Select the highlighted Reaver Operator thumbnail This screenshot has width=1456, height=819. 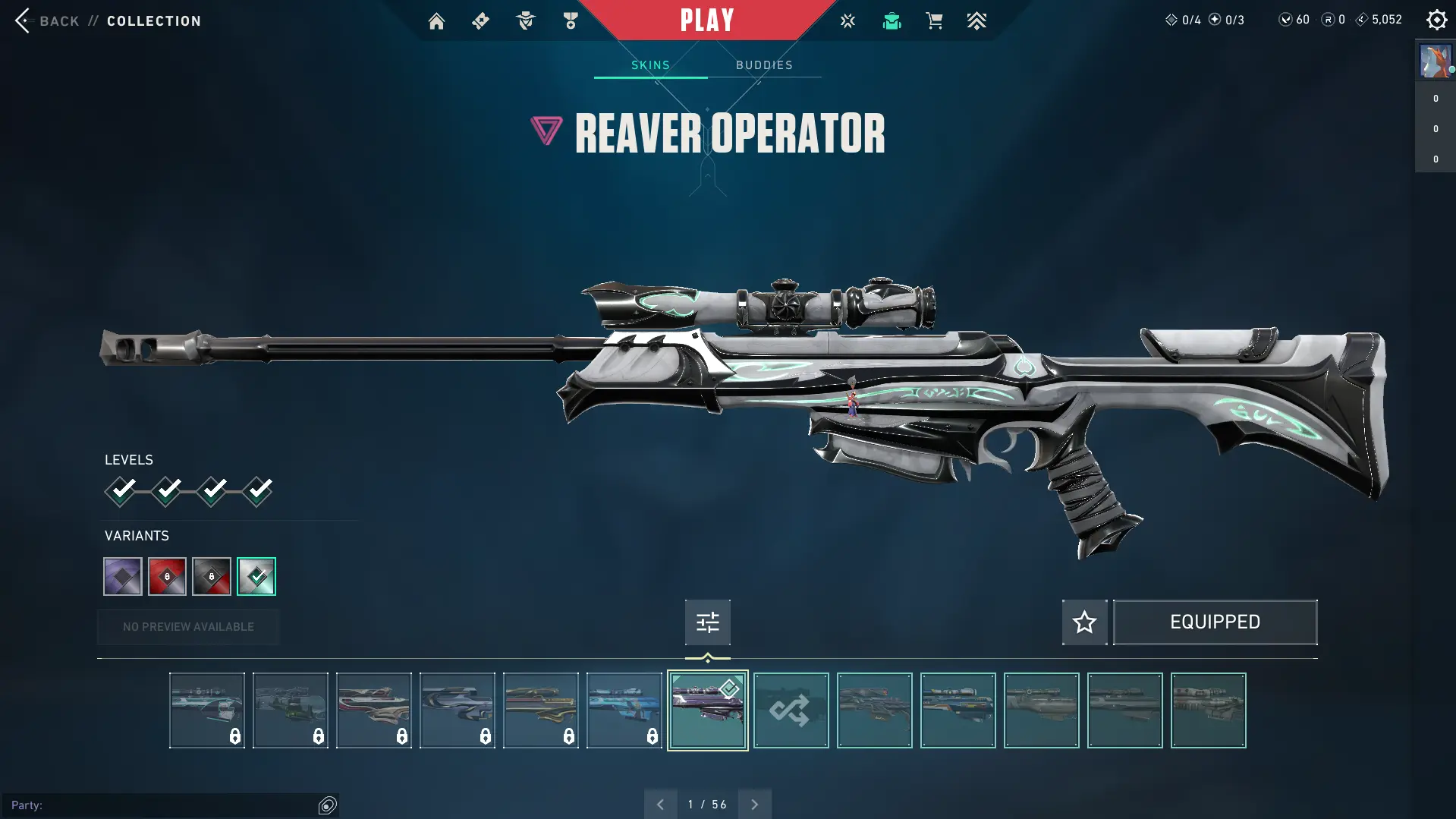pos(707,710)
